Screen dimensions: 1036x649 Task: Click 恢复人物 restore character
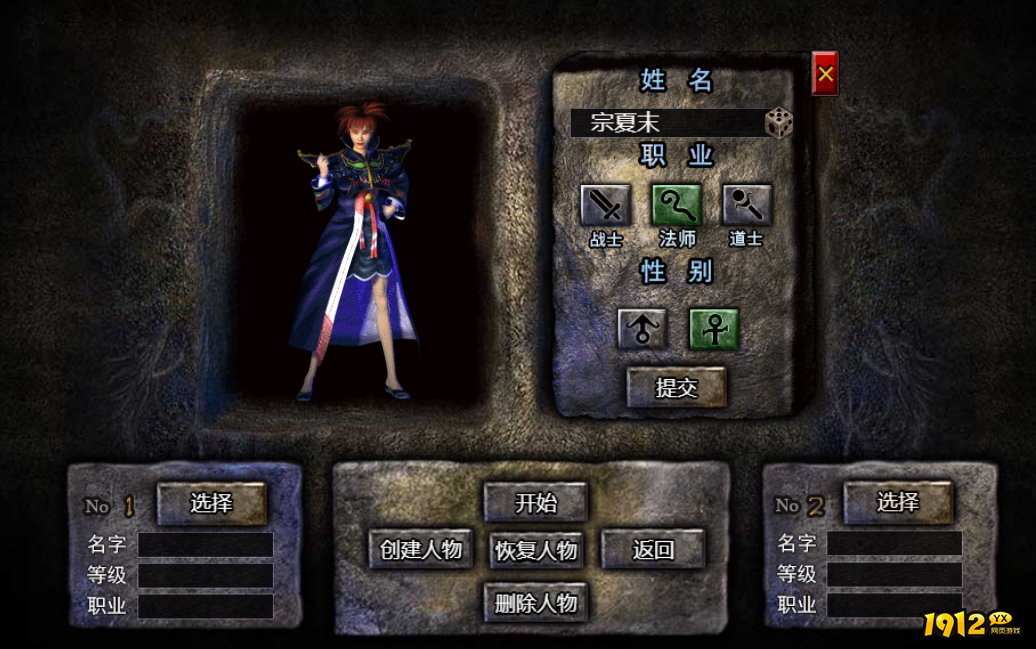[x=536, y=549]
